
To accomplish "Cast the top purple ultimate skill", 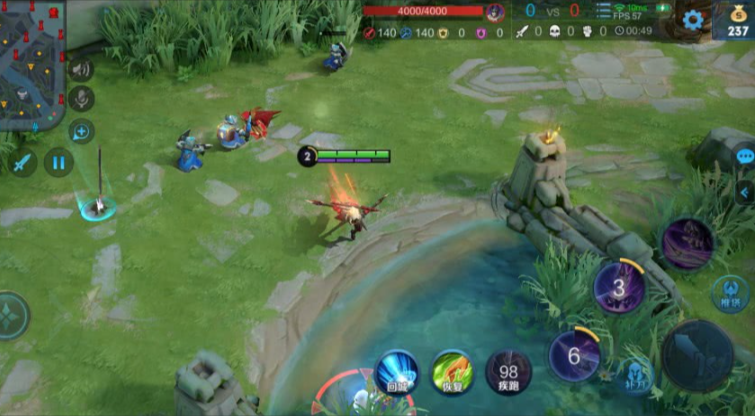I will click(x=688, y=243).
